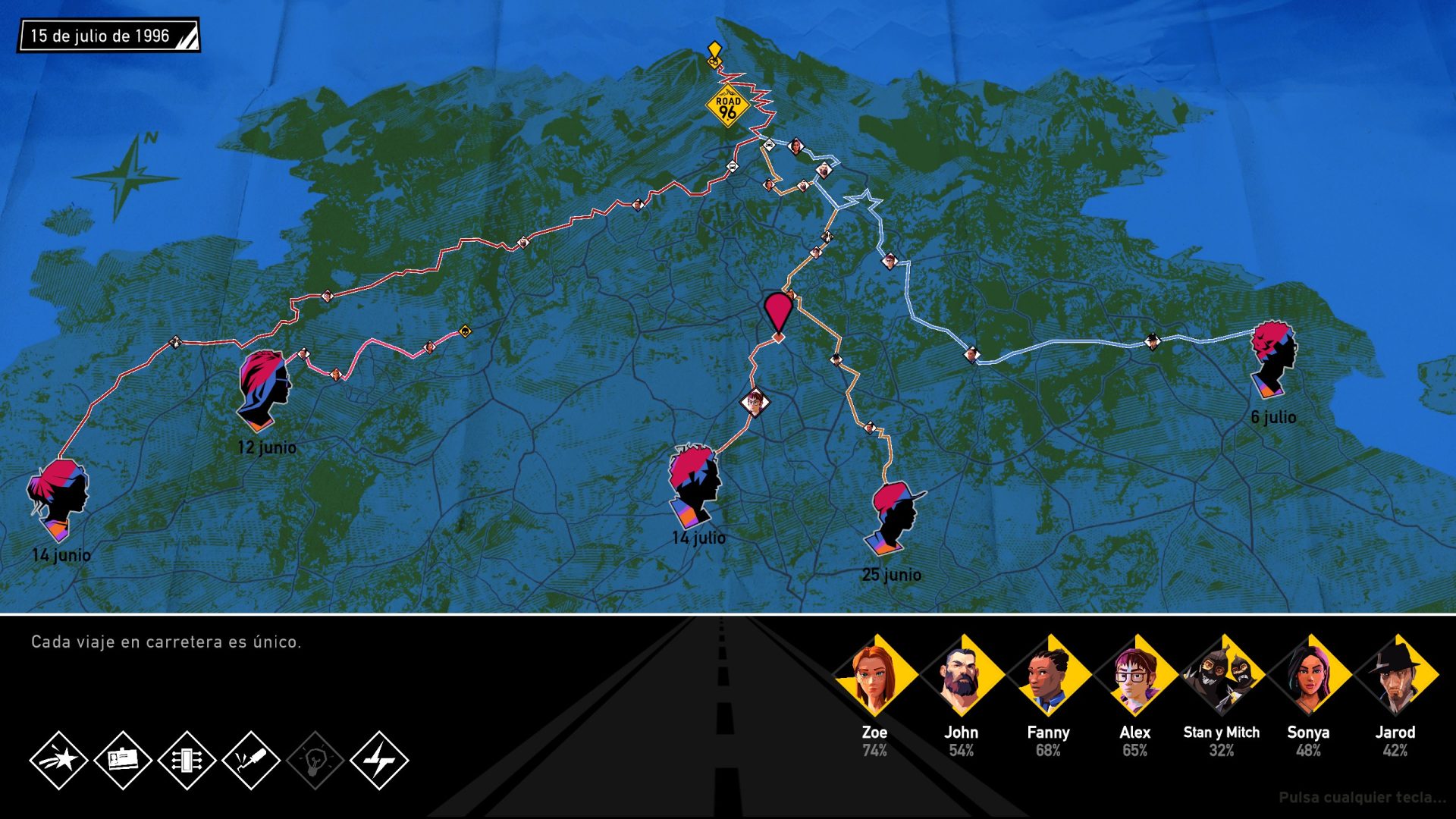Viewport: 1456px width, 819px height.
Task: Open Stan y Mitch portrait
Action: 1222,676
